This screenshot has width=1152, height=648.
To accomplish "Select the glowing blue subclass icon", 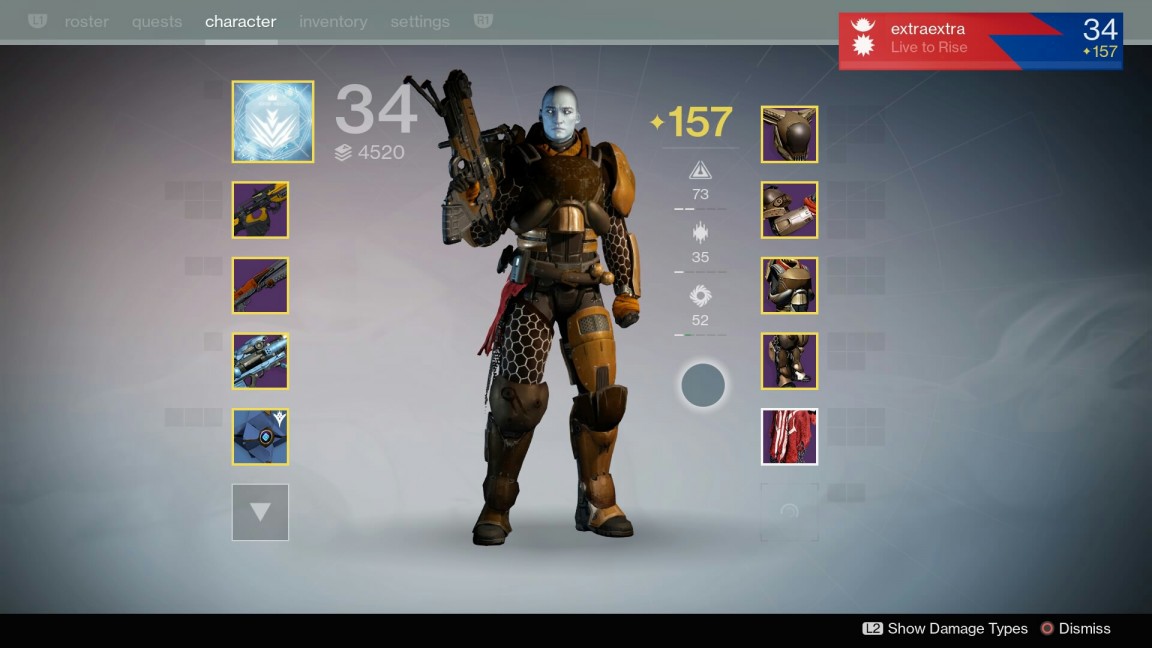I will pos(273,122).
